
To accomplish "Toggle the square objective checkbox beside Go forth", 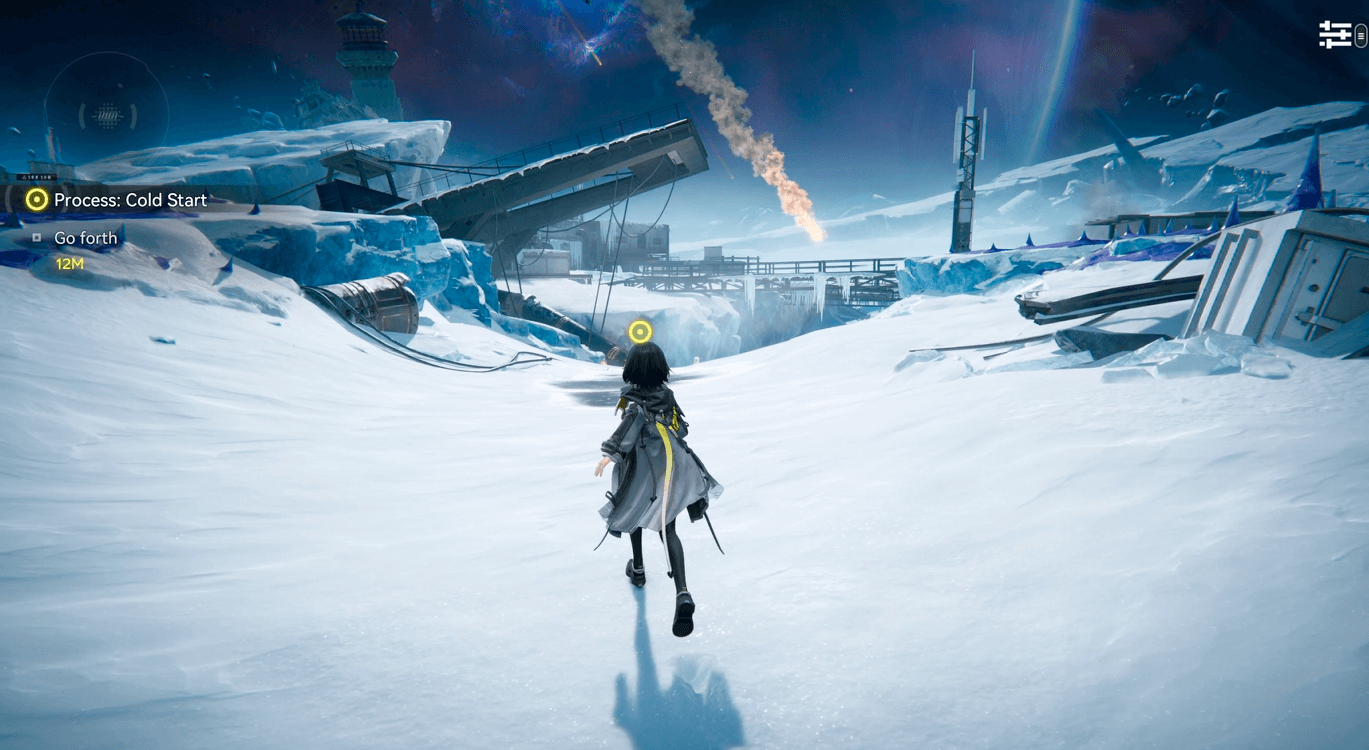I will 36,237.
